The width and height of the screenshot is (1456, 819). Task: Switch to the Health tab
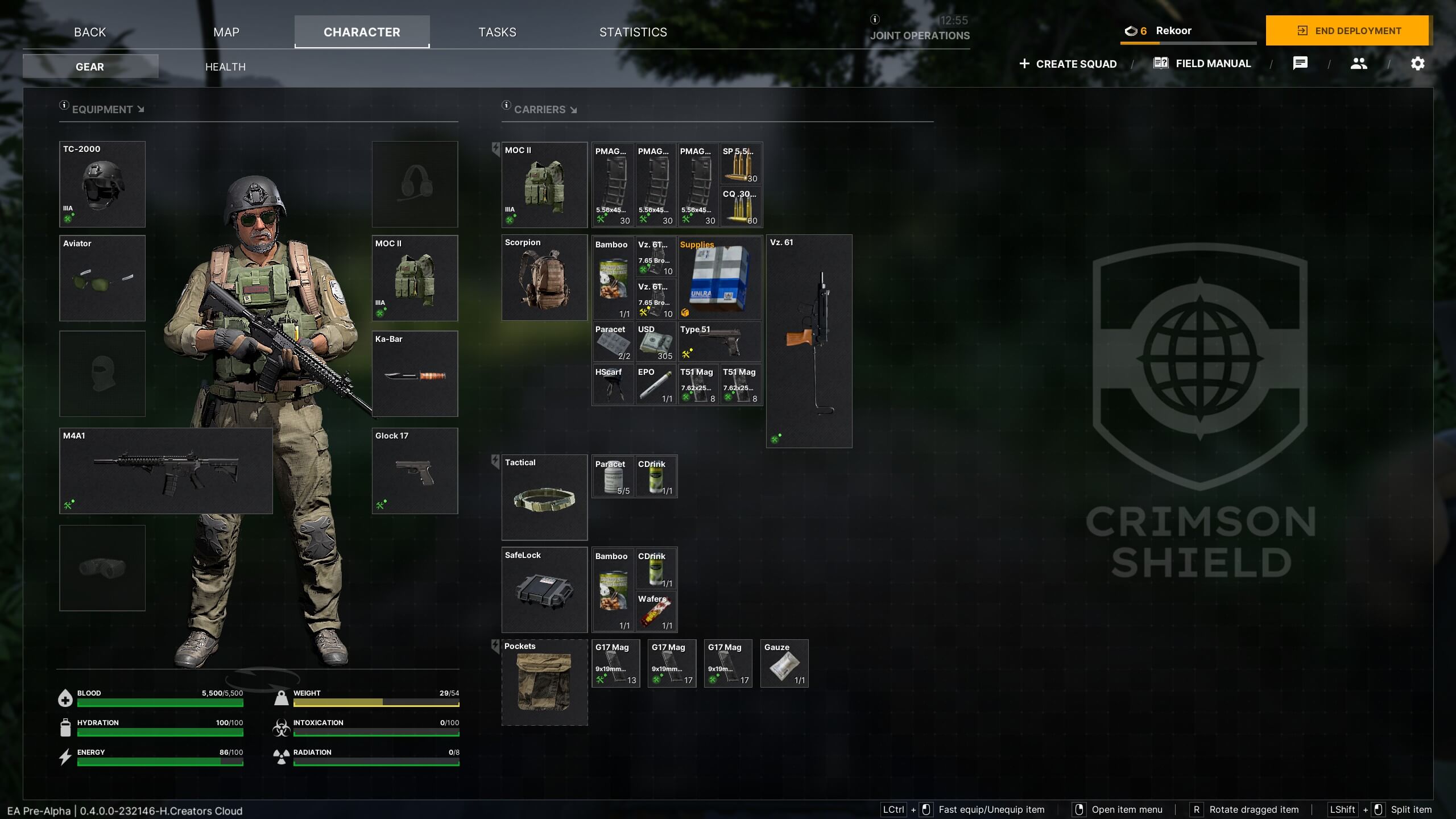click(225, 67)
